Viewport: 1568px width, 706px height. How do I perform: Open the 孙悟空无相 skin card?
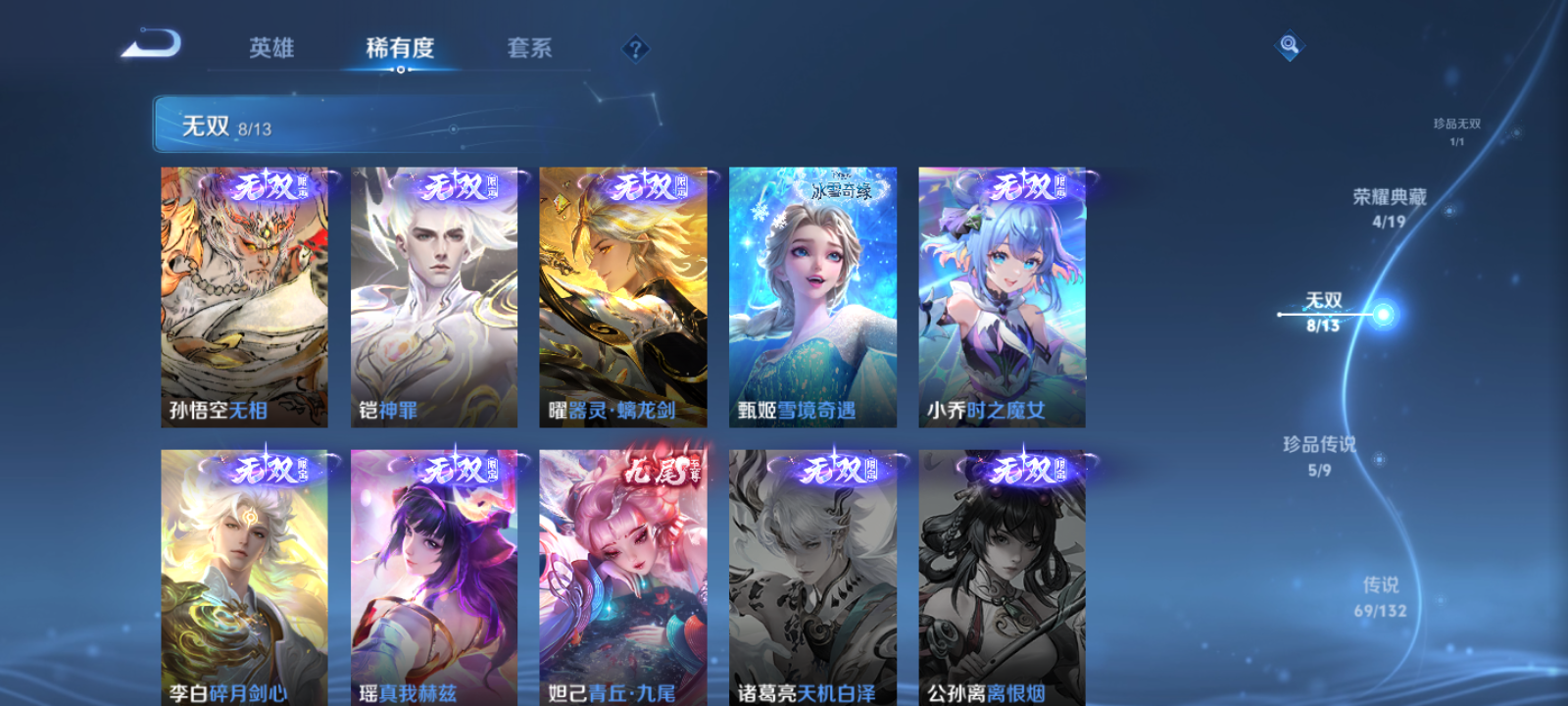tap(243, 294)
